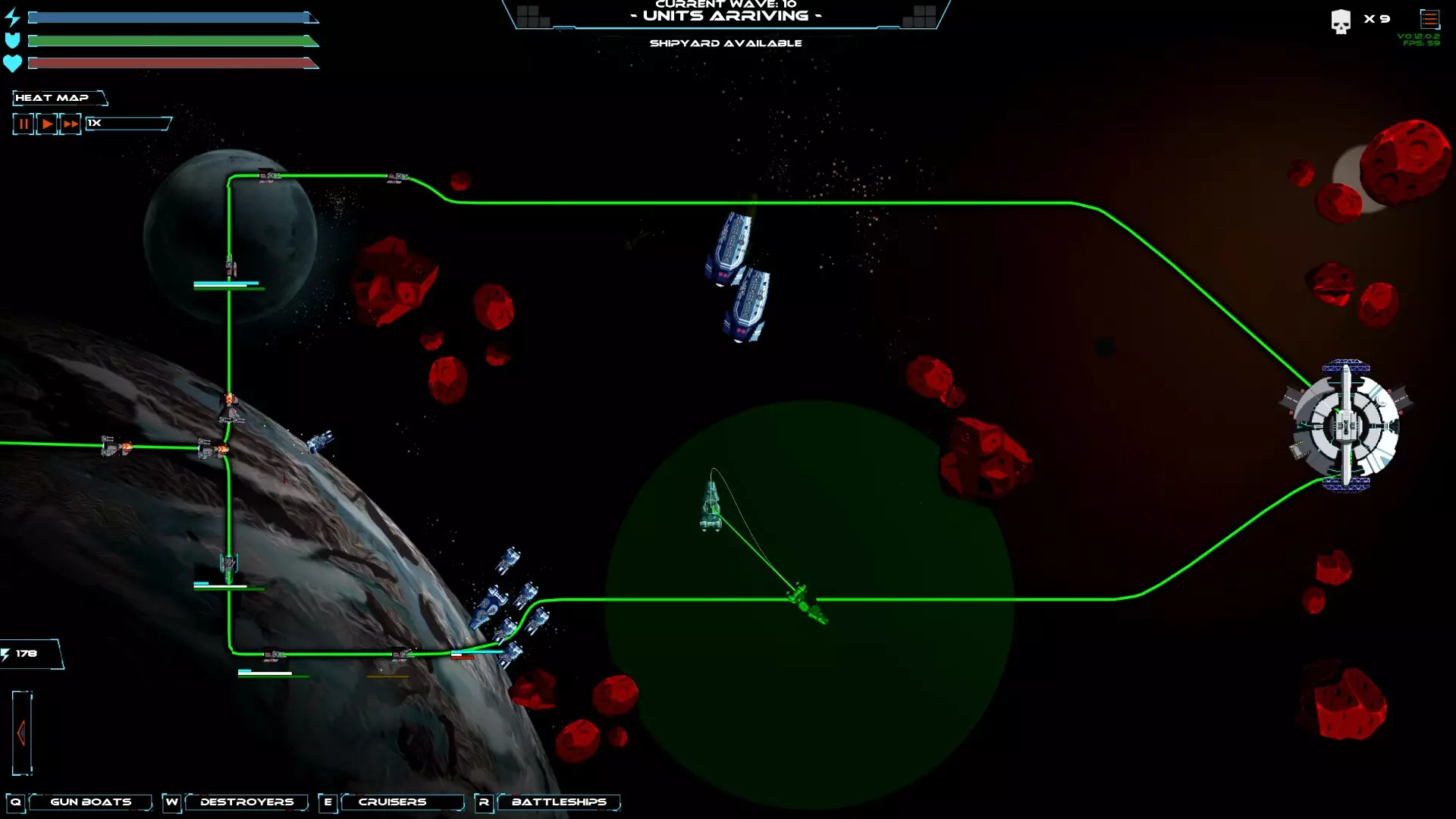1456x819 pixels.
Task: Choose the Battleships category
Action: click(559, 802)
